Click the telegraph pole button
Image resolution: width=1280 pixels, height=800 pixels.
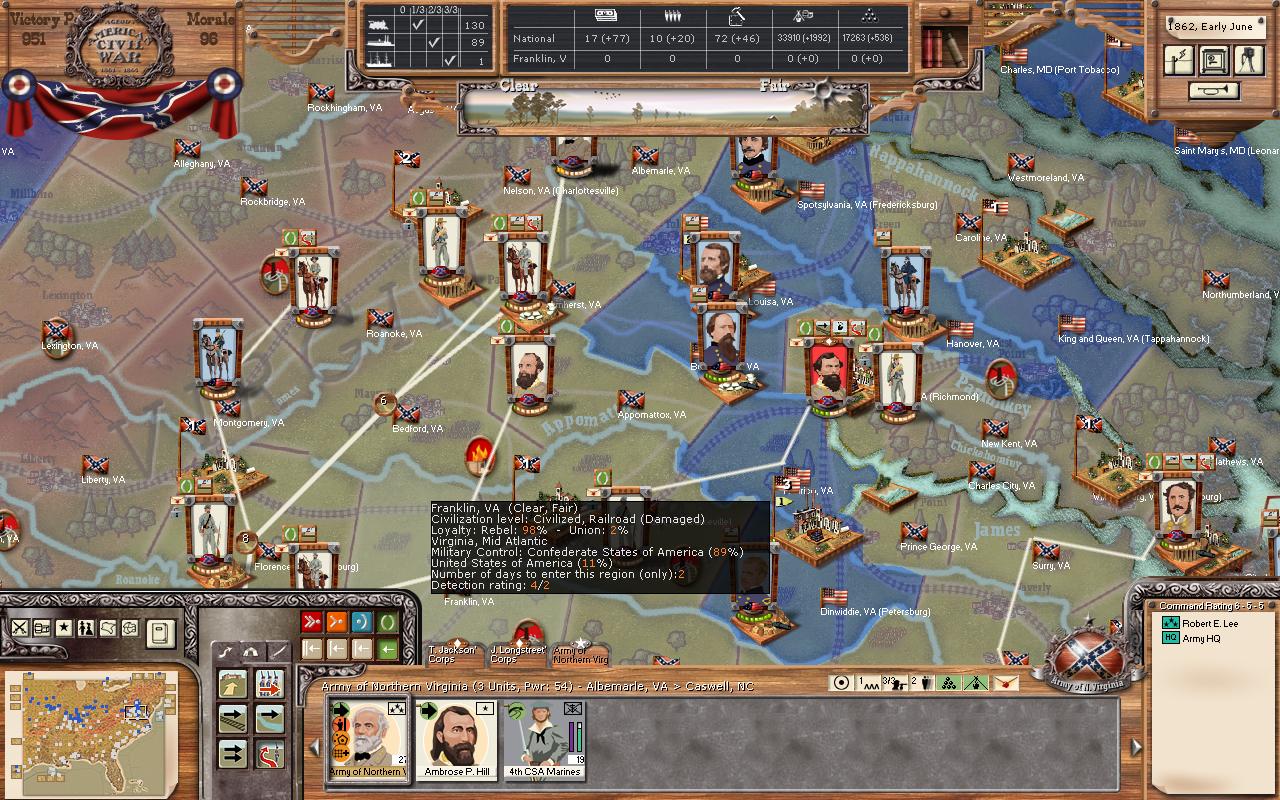[1181, 60]
